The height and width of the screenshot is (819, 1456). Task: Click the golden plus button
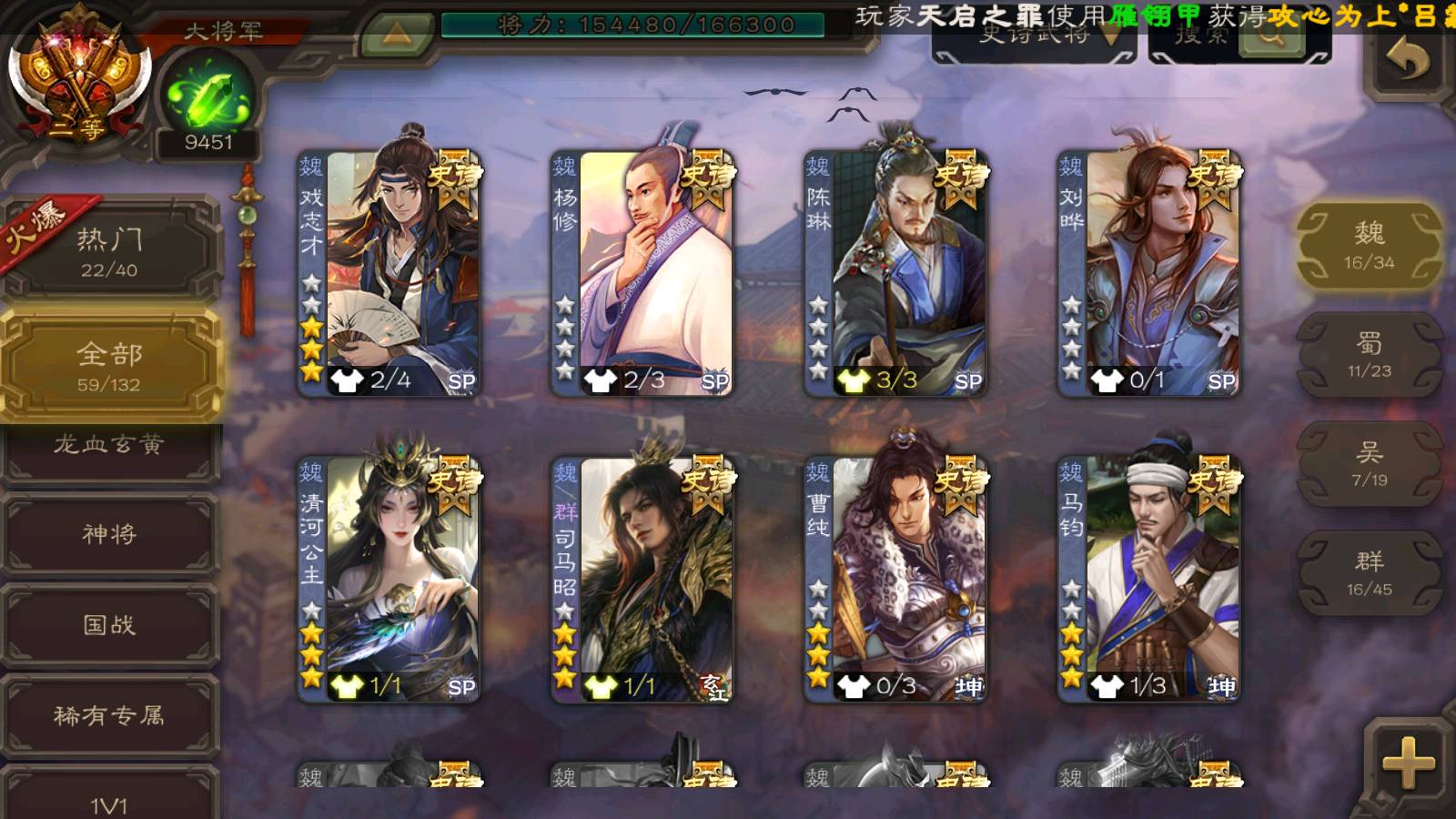[1407, 763]
